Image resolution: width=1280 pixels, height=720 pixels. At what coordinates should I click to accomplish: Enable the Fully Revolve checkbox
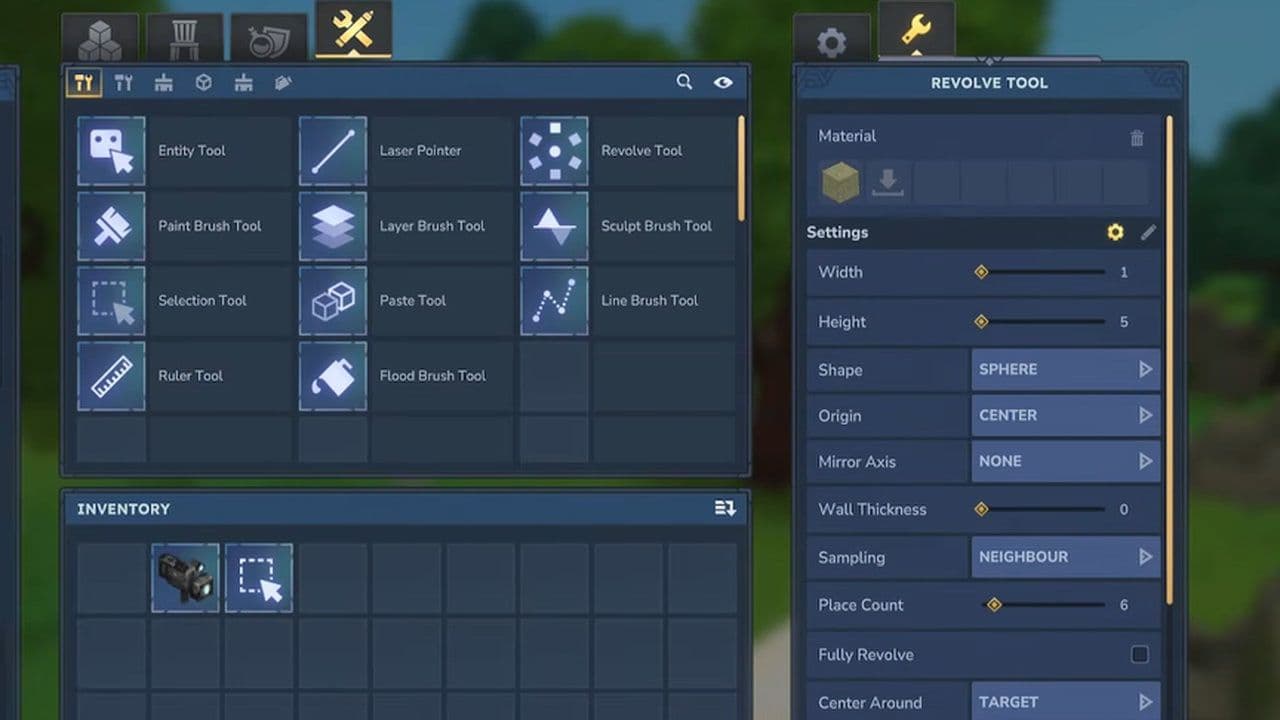pyautogui.click(x=1139, y=654)
